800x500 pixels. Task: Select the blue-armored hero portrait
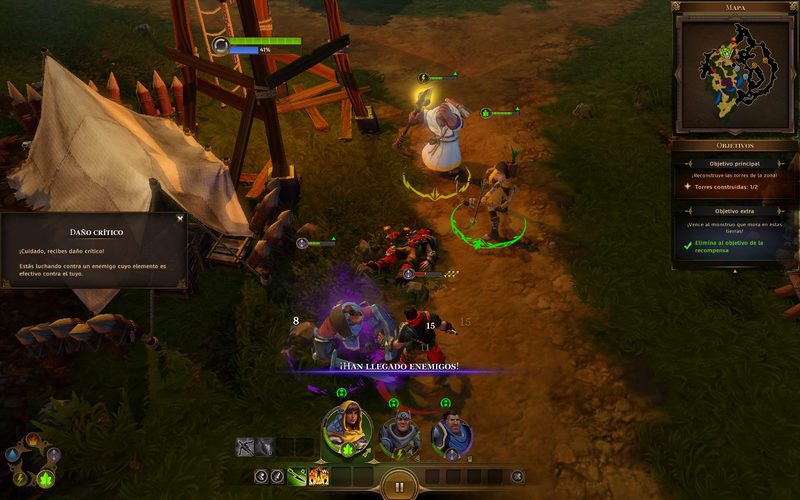[x=452, y=434]
